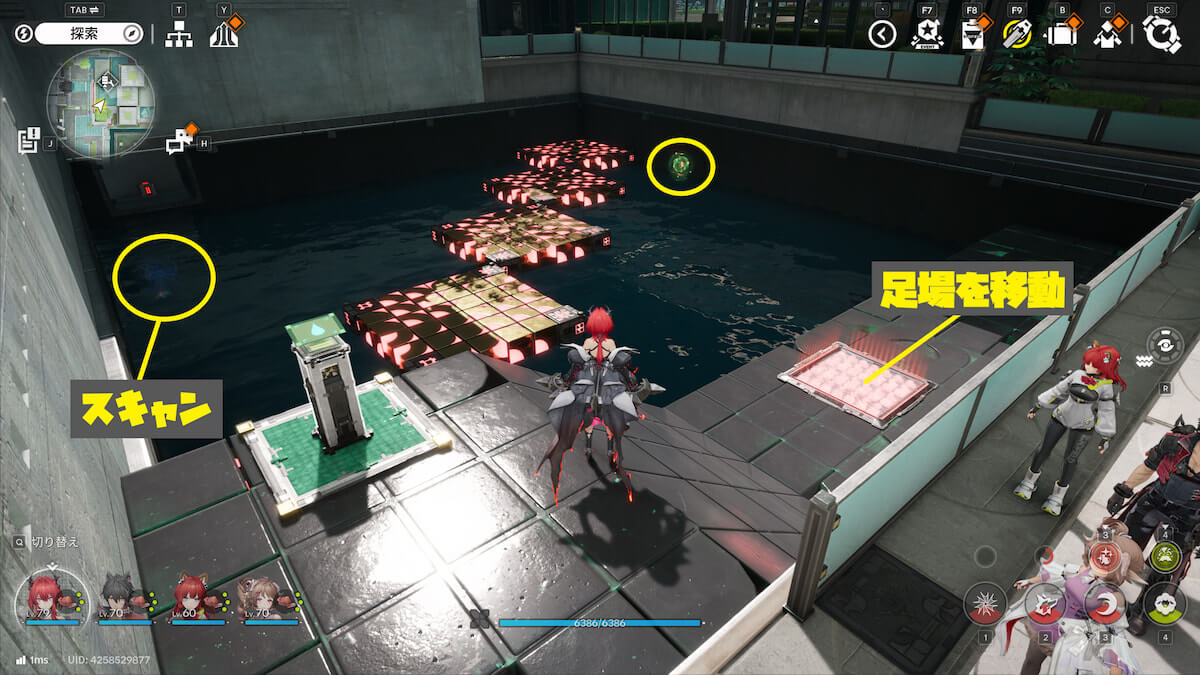This screenshot has width=1200, height=675.
Task: Open the circular minimap
Action: [x=99, y=103]
